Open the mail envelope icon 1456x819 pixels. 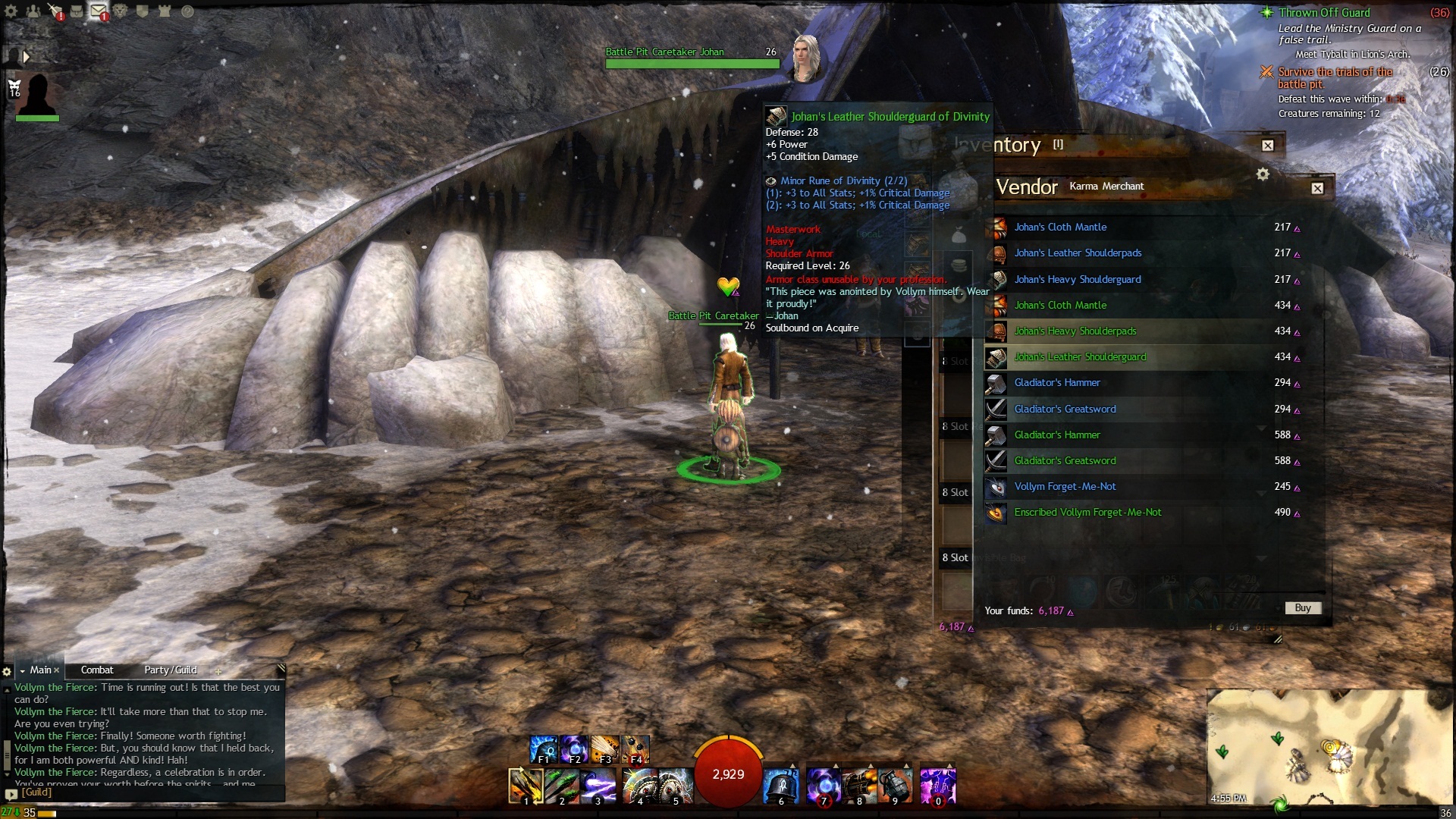pos(98,11)
